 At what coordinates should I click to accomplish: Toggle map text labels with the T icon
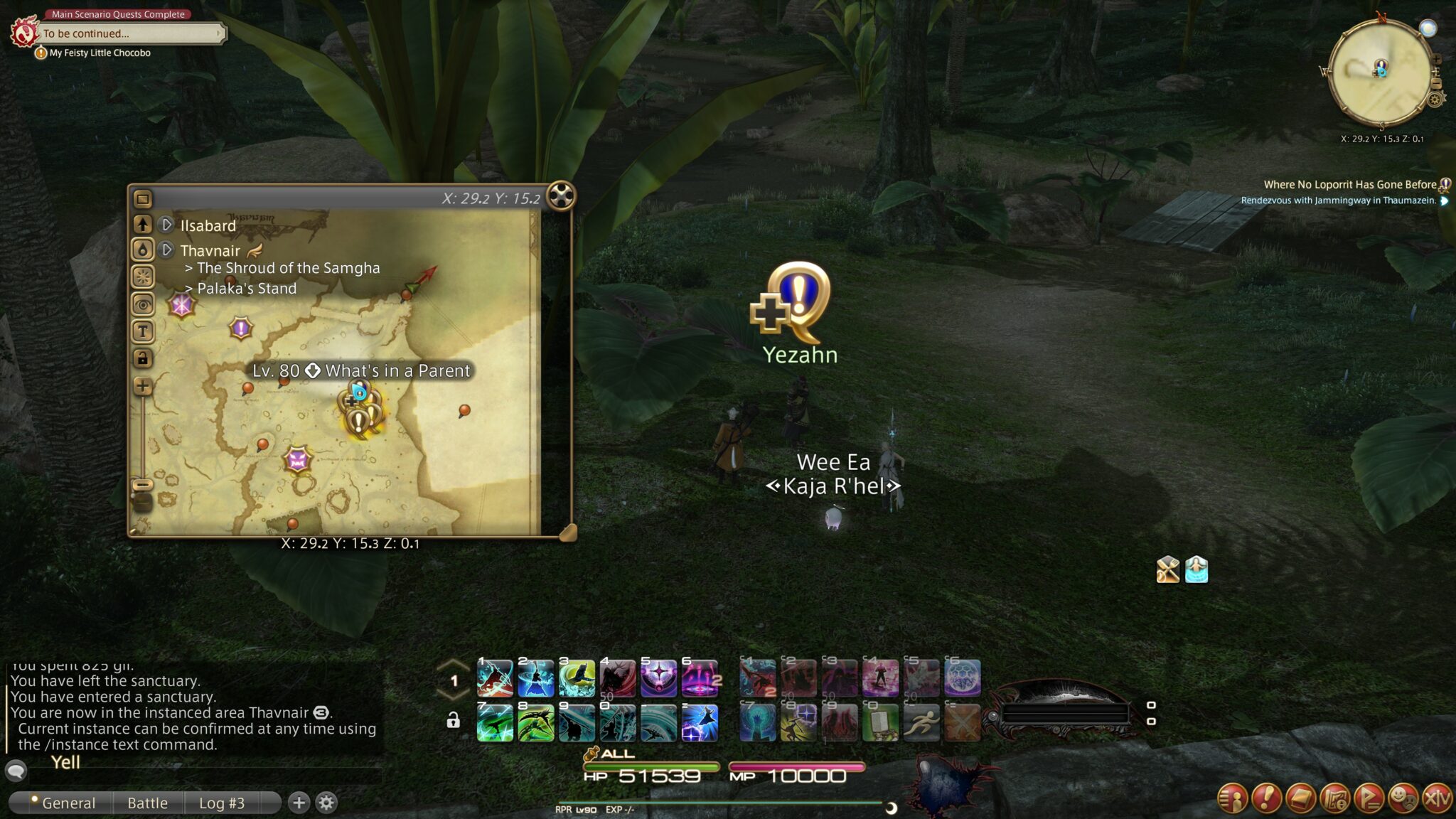pyautogui.click(x=143, y=329)
